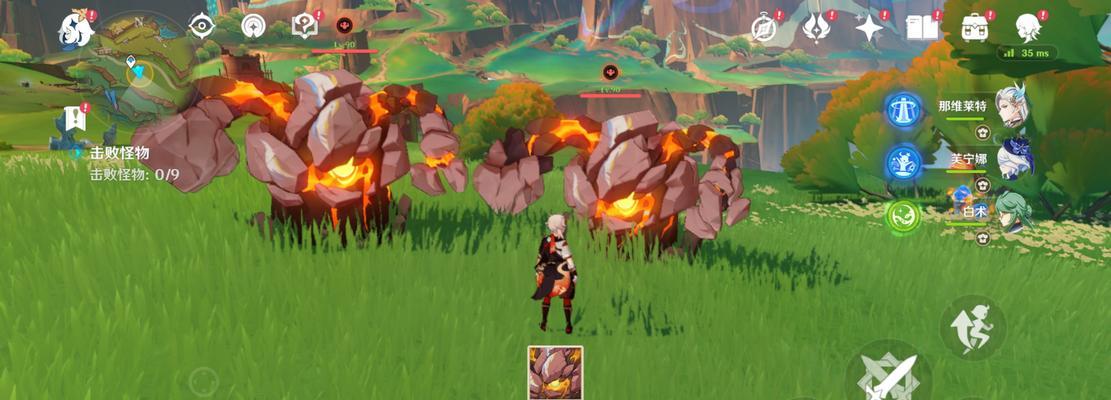Open the backpack inventory
This screenshot has height=400, width=1111.
coord(975,27)
